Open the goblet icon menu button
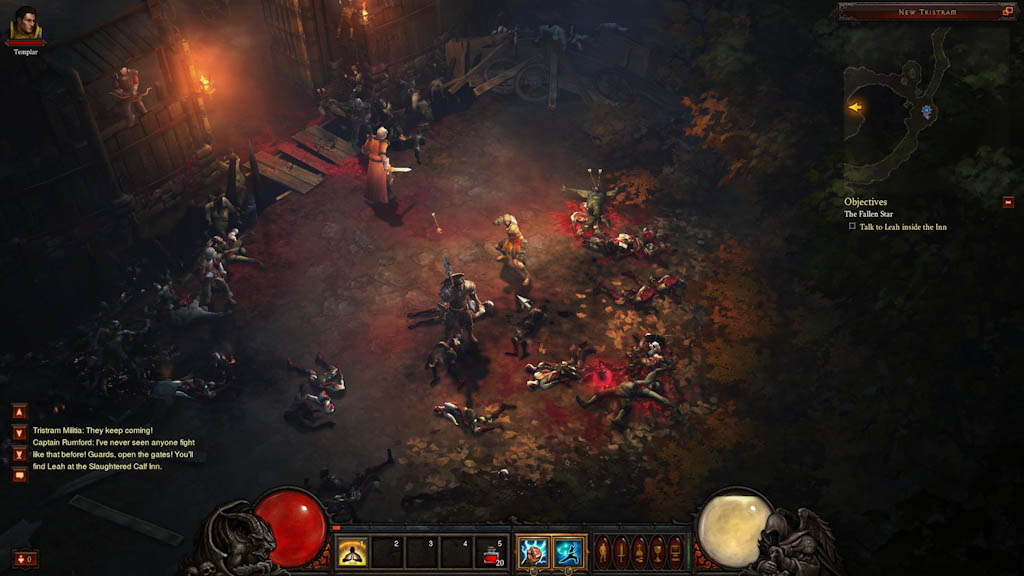1024x576 pixels. (657, 551)
